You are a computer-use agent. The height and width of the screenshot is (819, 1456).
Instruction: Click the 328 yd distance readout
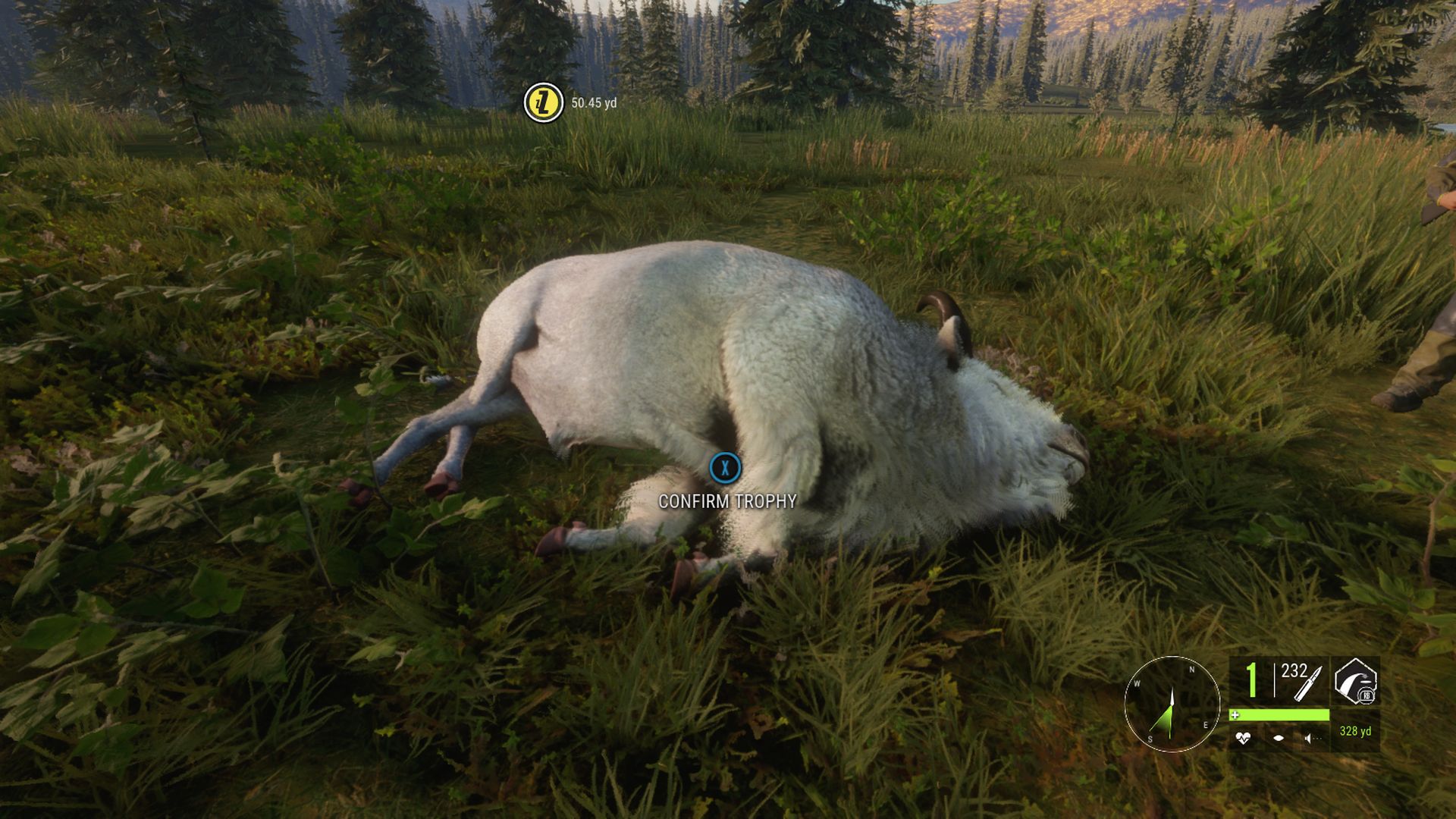(1355, 732)
